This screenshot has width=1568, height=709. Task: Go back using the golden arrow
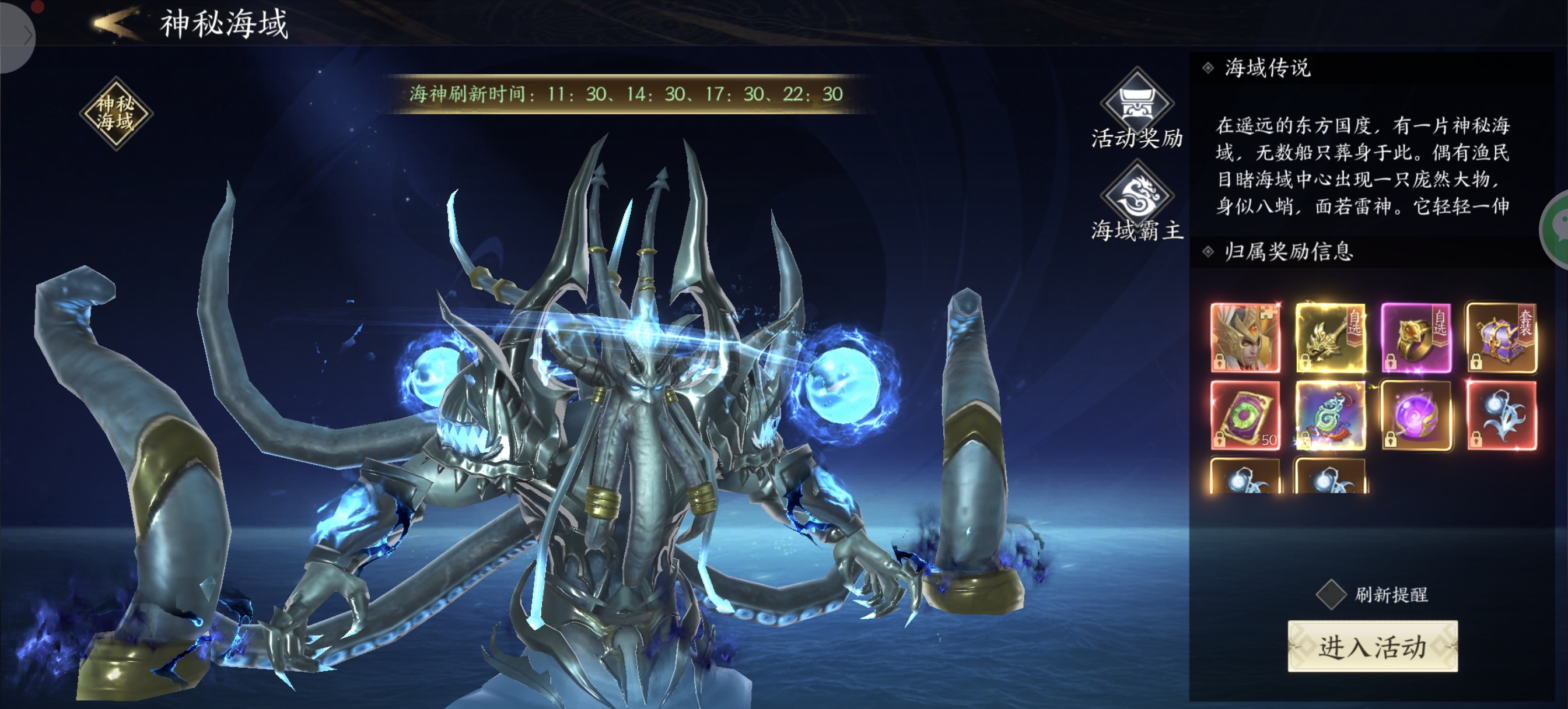click(x=116, y=23)
